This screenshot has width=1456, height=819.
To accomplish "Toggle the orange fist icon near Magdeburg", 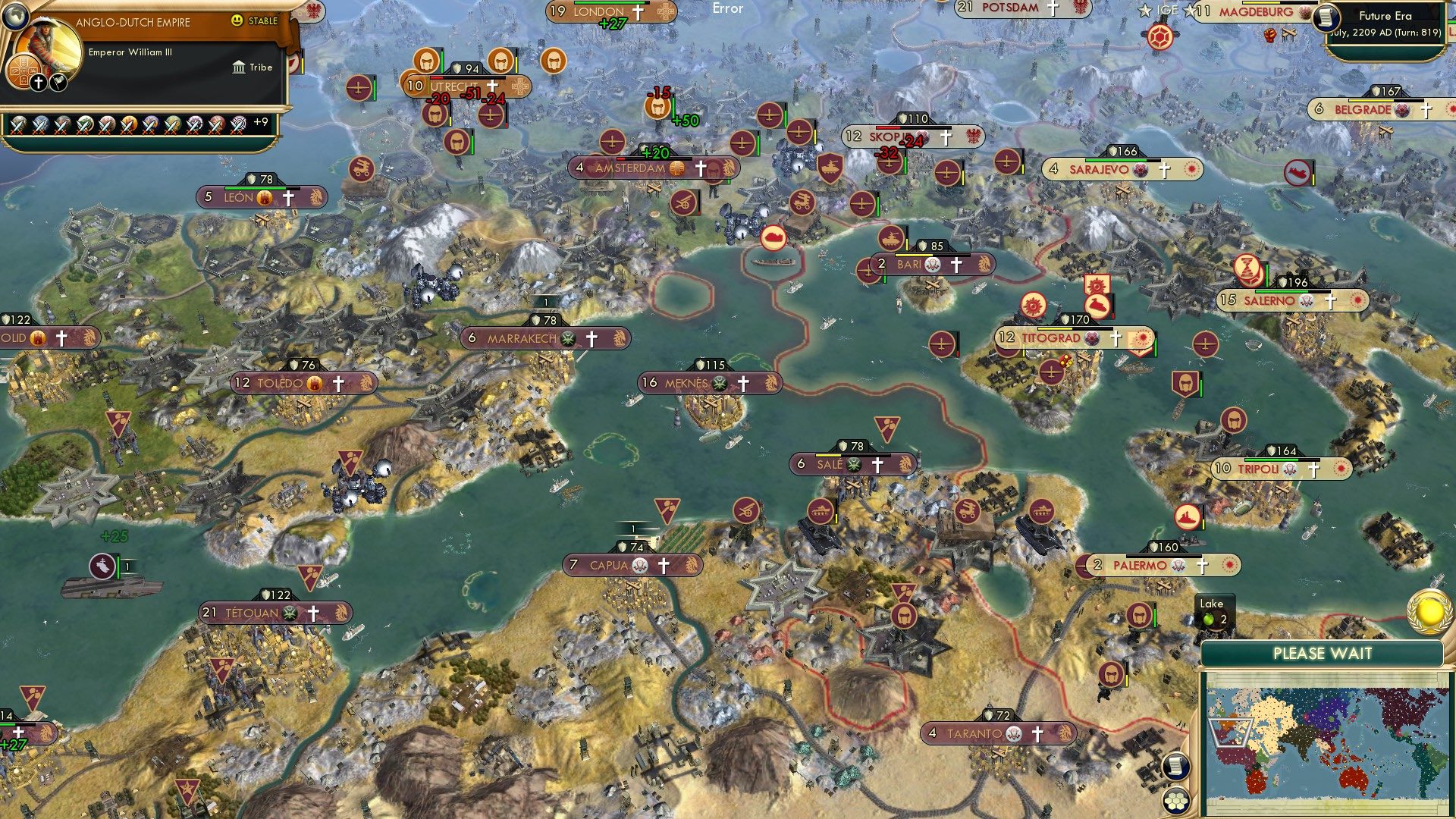I will click(x=1269, y=36).
